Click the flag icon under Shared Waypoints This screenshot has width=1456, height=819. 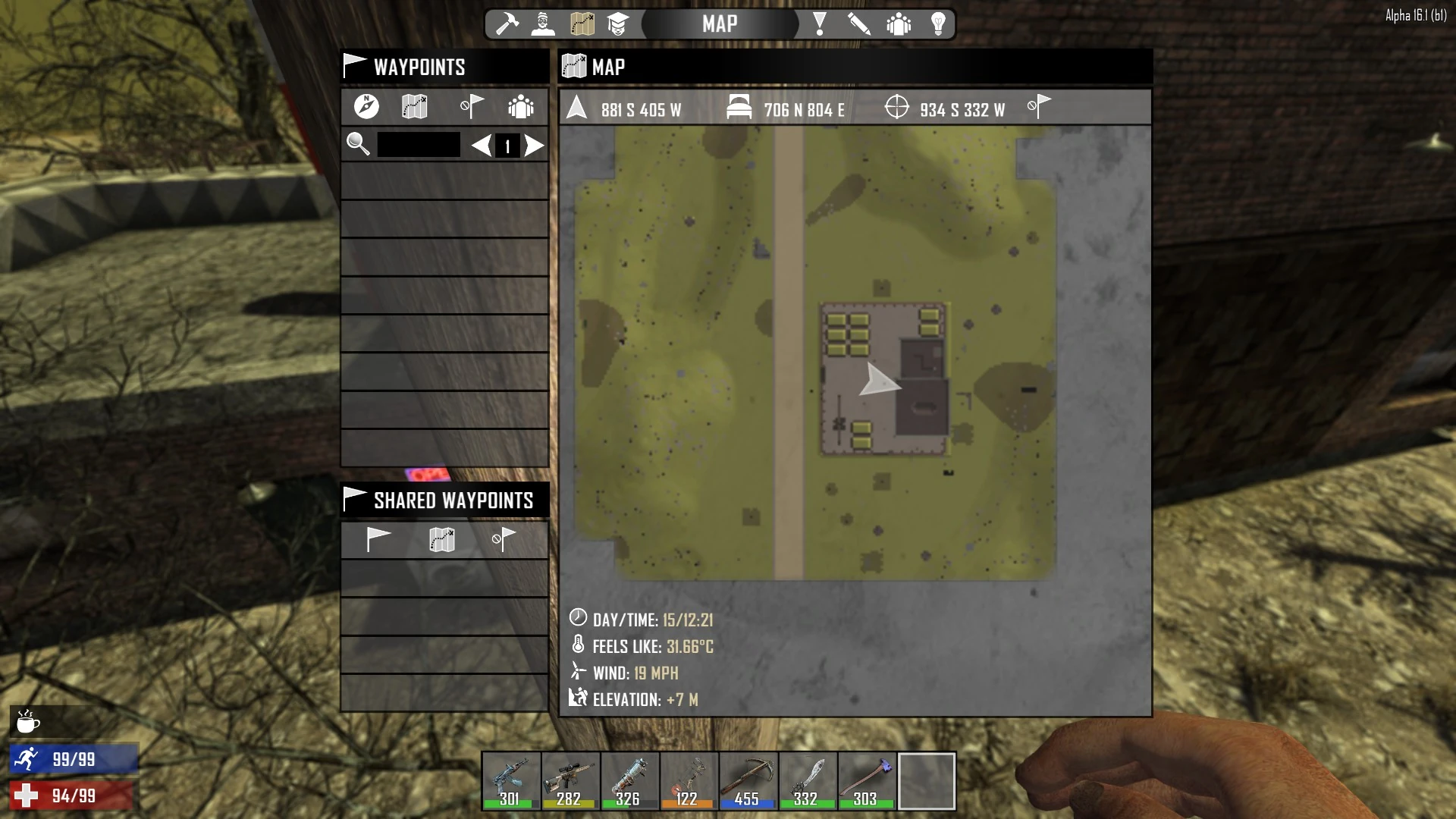pyautogui.click(x=378, y=539)
